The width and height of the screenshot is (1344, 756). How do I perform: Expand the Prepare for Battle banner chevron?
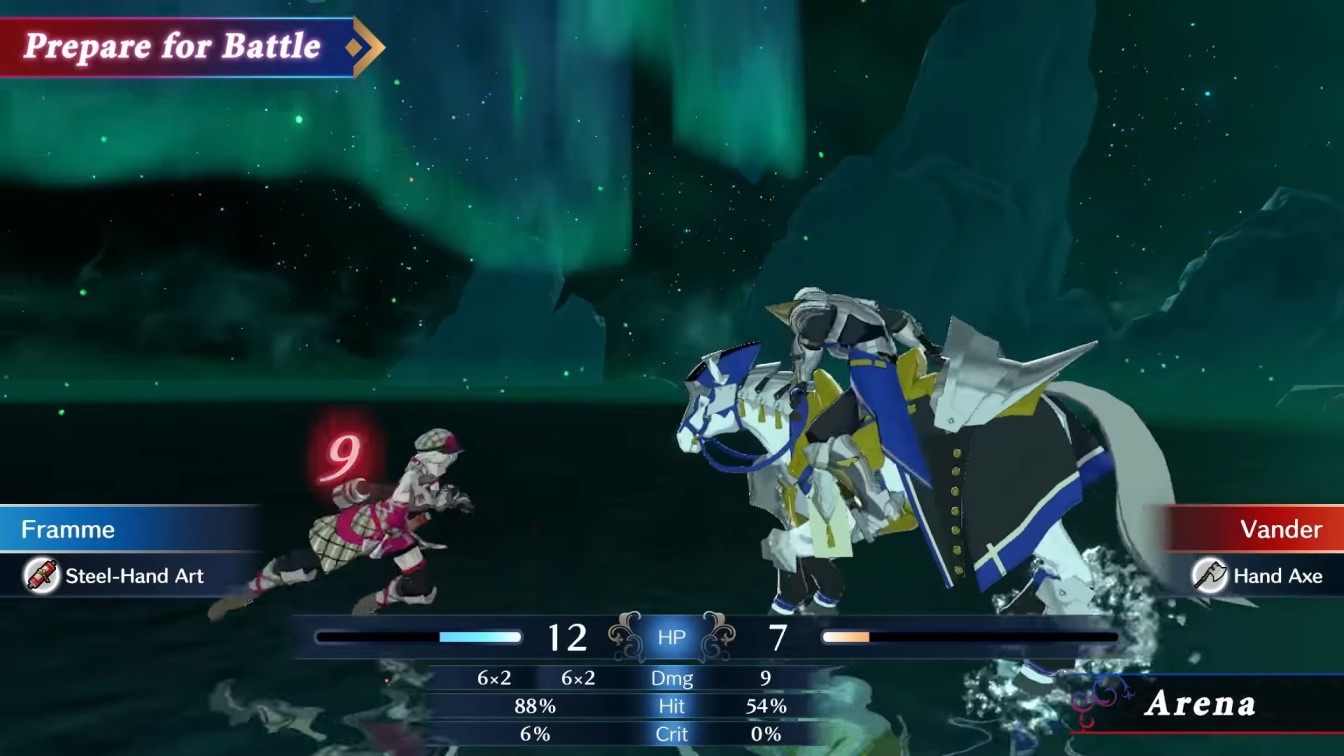pyautogui.click(x=367, y=45)
